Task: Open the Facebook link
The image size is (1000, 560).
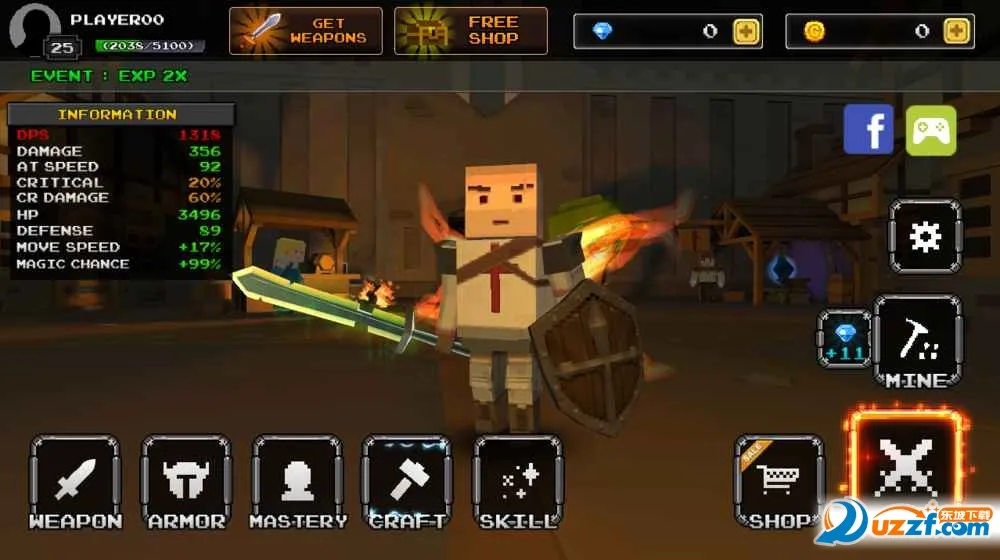Action: [868, 130]
